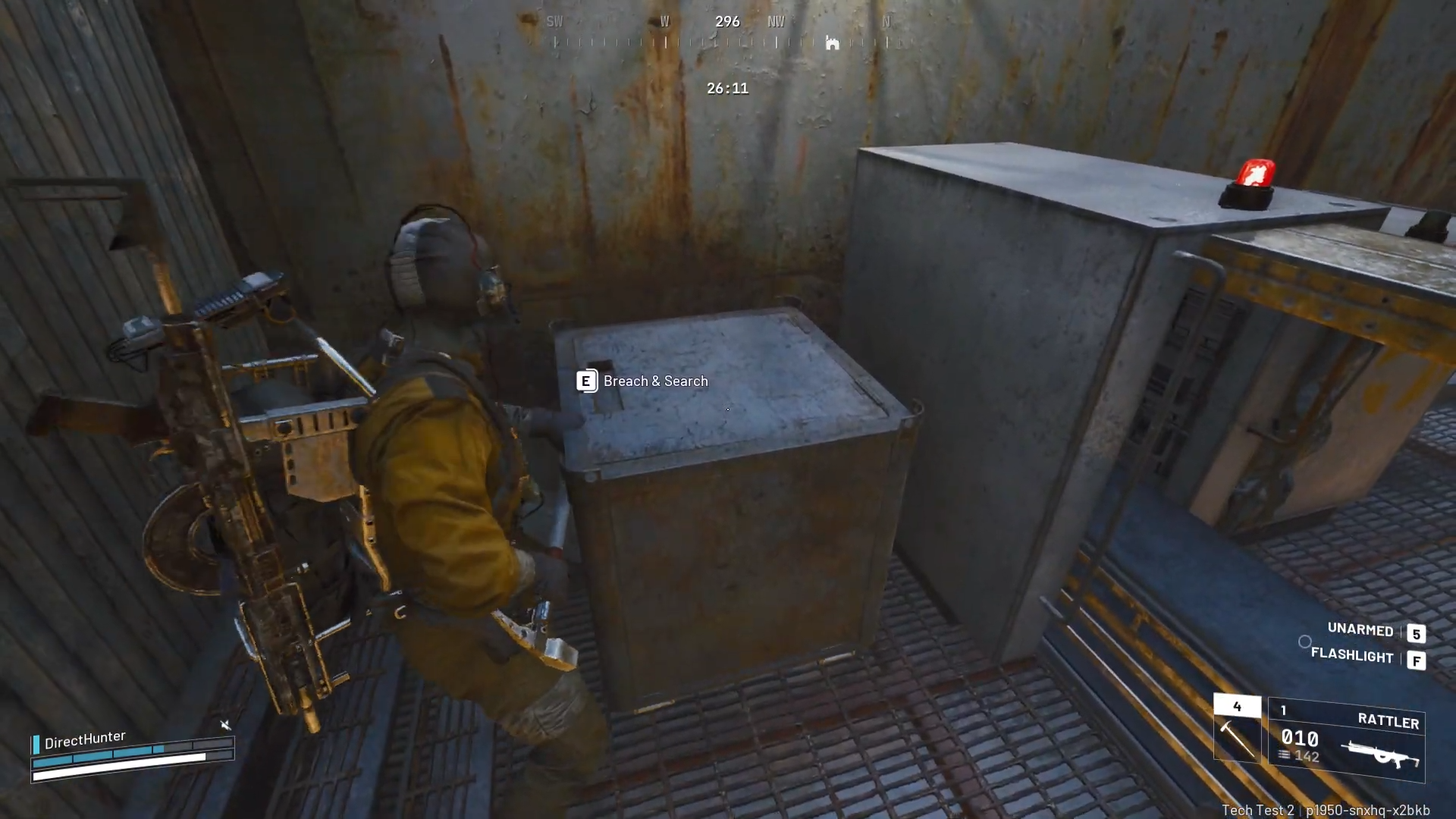Toggle the Flashlight option
This screenshot has height=819, width=1456.
point(1352,657)
